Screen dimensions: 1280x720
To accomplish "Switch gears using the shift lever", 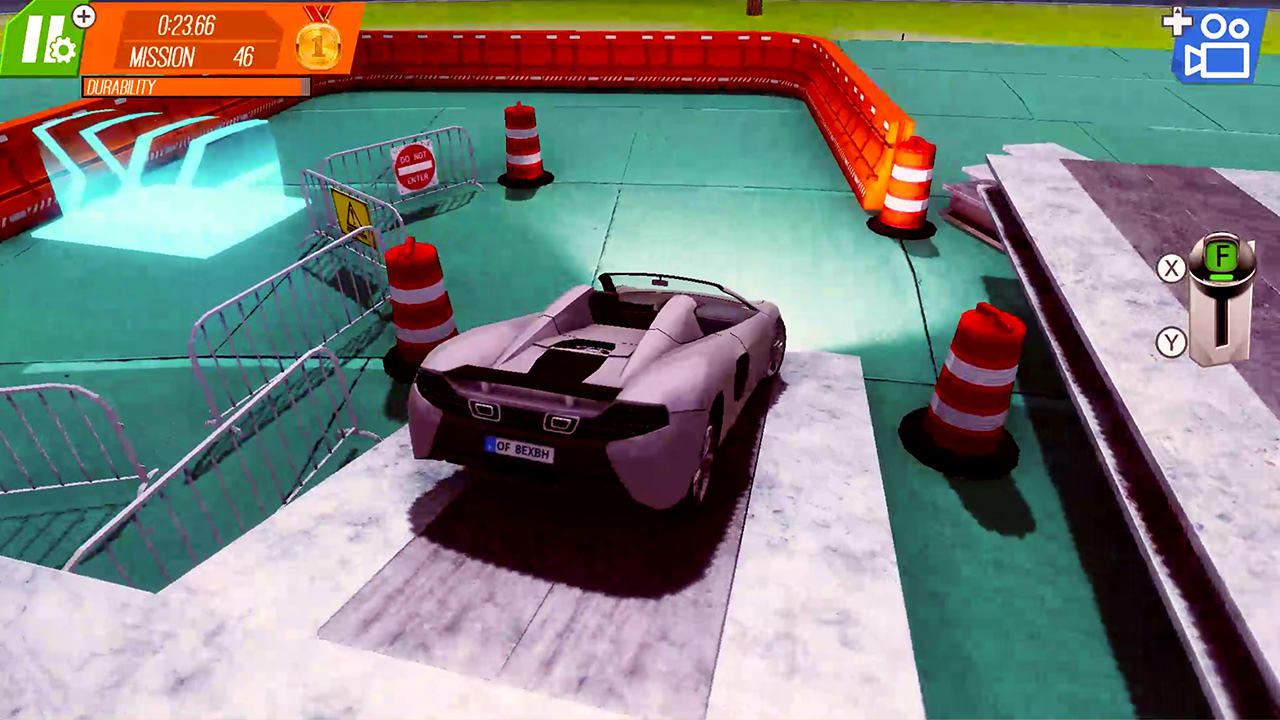I will coord(1221,310).
